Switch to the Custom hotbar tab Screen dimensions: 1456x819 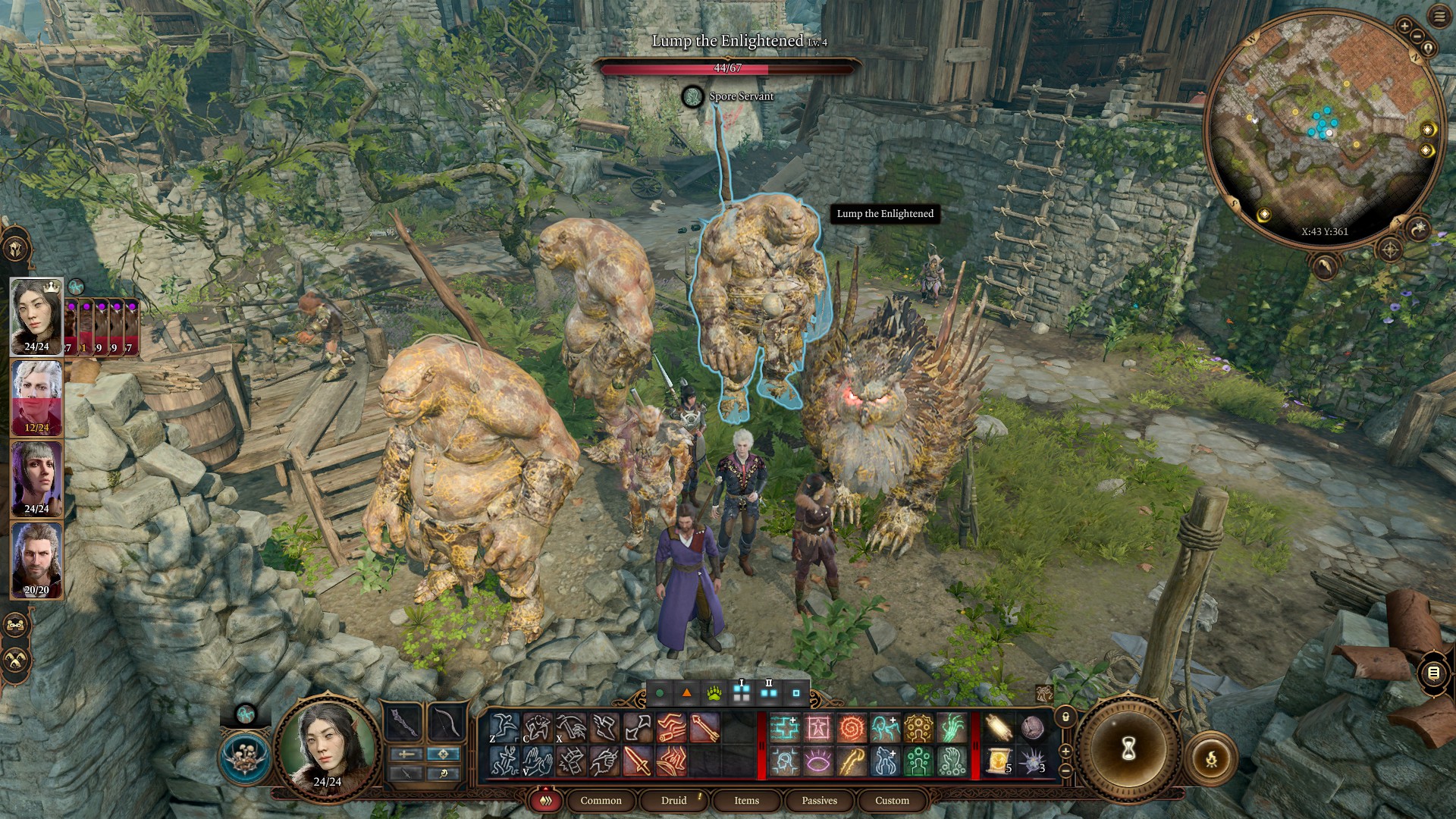pyautogui.click(x=892, y=800)
